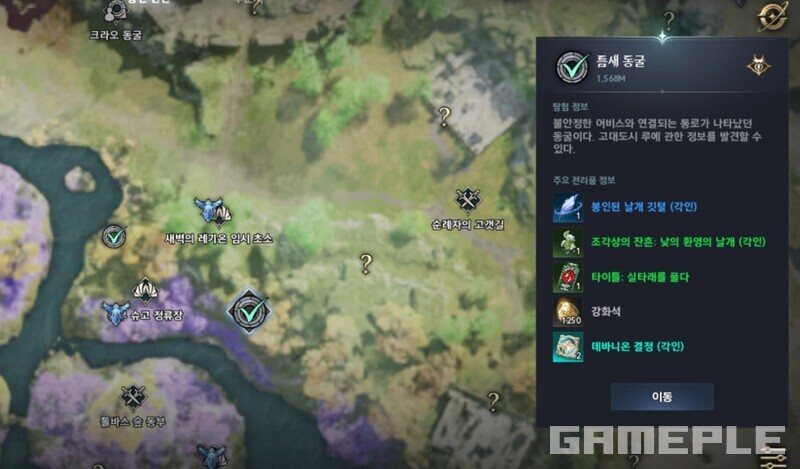The height and width of the screenshot is (469, 800).
Task: Select the 톨바스 숲 동부 crossed-swords marker
Action: tap(132, 397)
